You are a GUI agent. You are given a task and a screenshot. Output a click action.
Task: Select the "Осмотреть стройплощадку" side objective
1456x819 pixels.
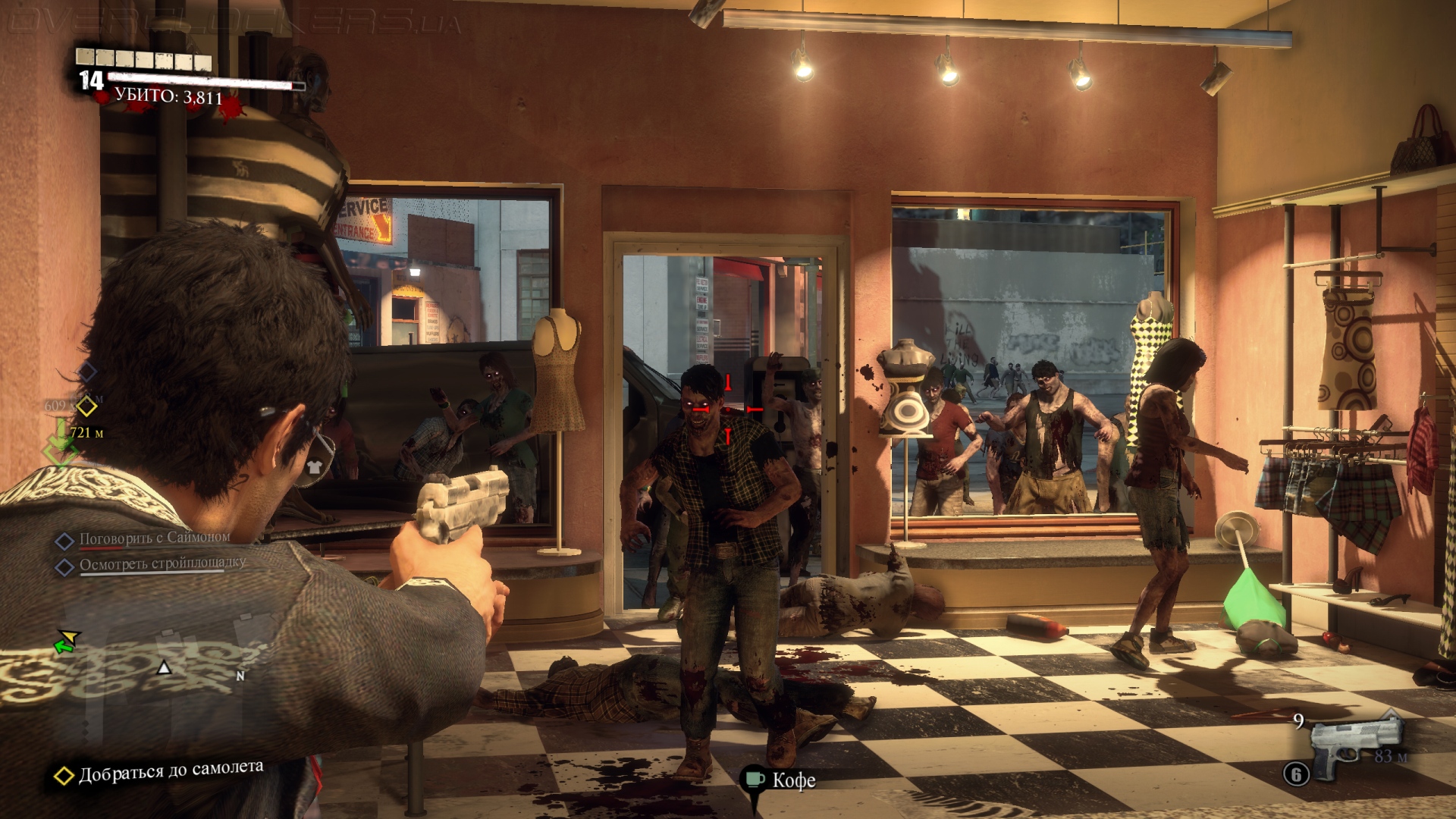162,564
